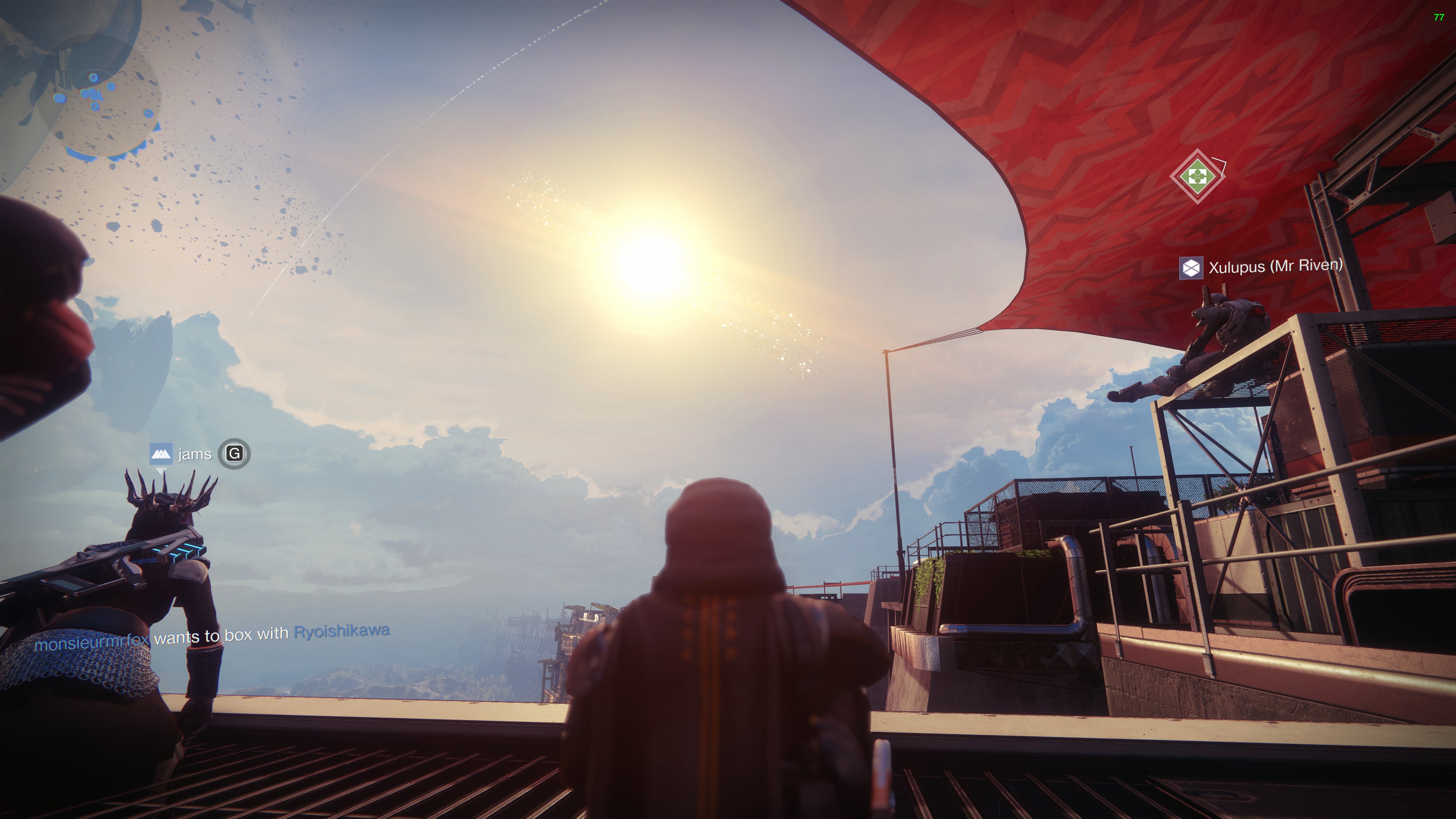Viewport: 1456px width, 819px height.
Task: Click monsieurmrfox's name in the notification
Action: point(91,642)
